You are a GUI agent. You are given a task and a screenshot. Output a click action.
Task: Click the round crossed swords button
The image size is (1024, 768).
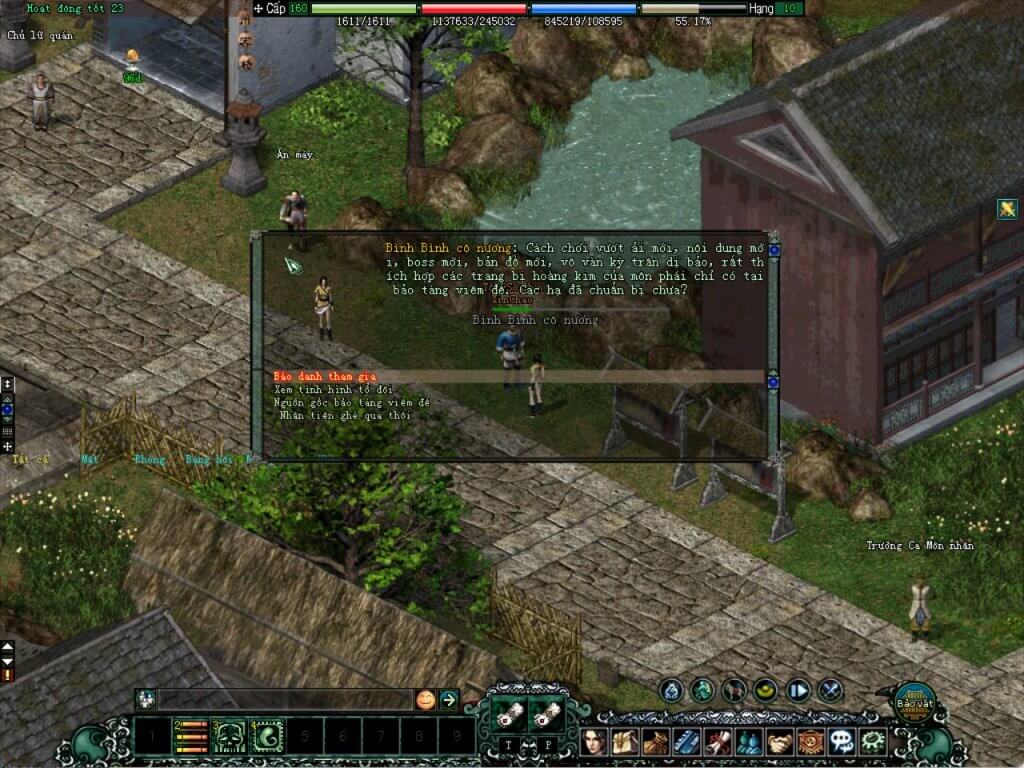(x=831, y=690)
